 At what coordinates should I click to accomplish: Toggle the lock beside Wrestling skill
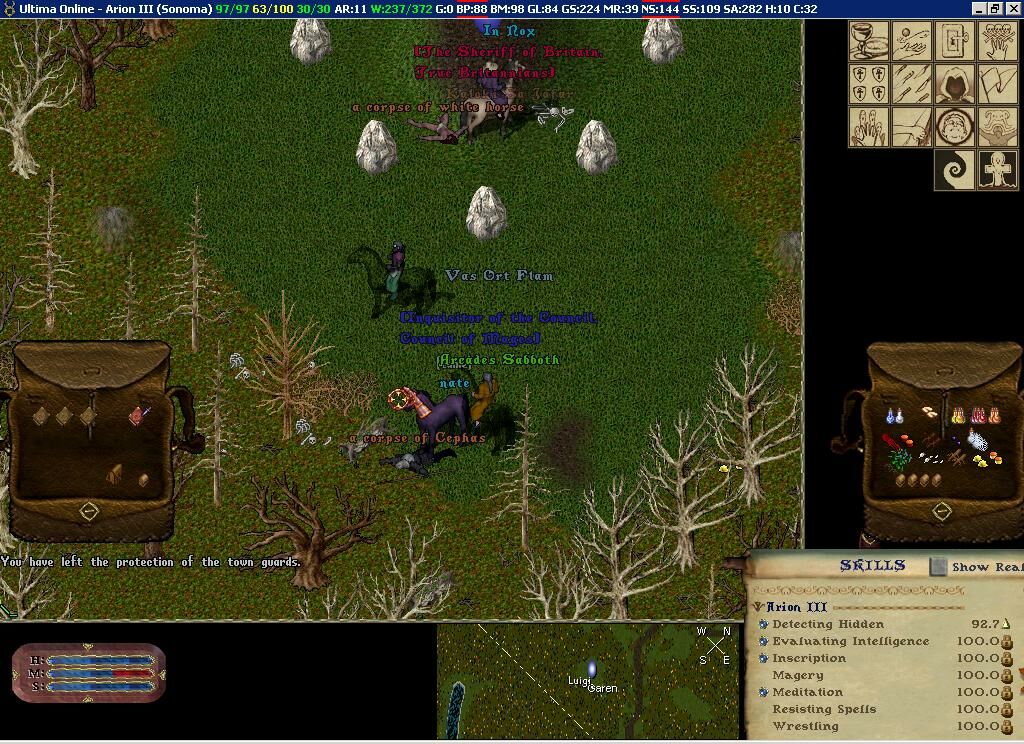[1007, 727]
